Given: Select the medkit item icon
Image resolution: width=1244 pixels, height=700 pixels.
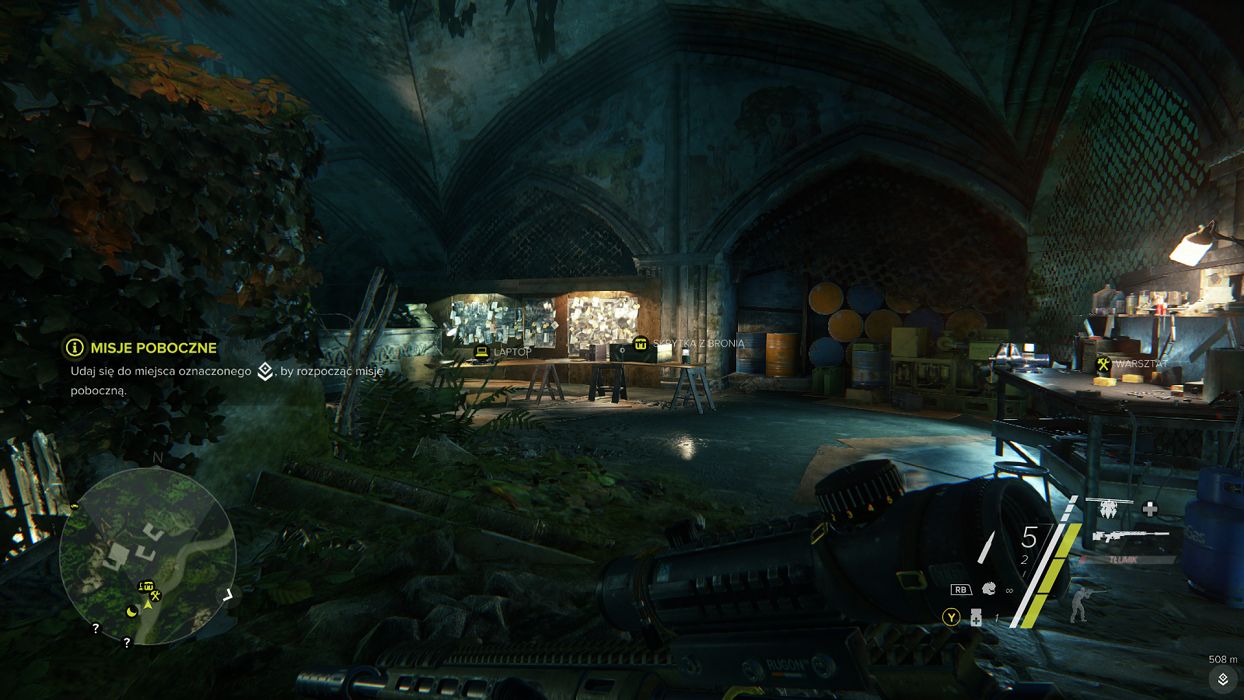Looking at the screenshot, I should (x=975, y=619).
